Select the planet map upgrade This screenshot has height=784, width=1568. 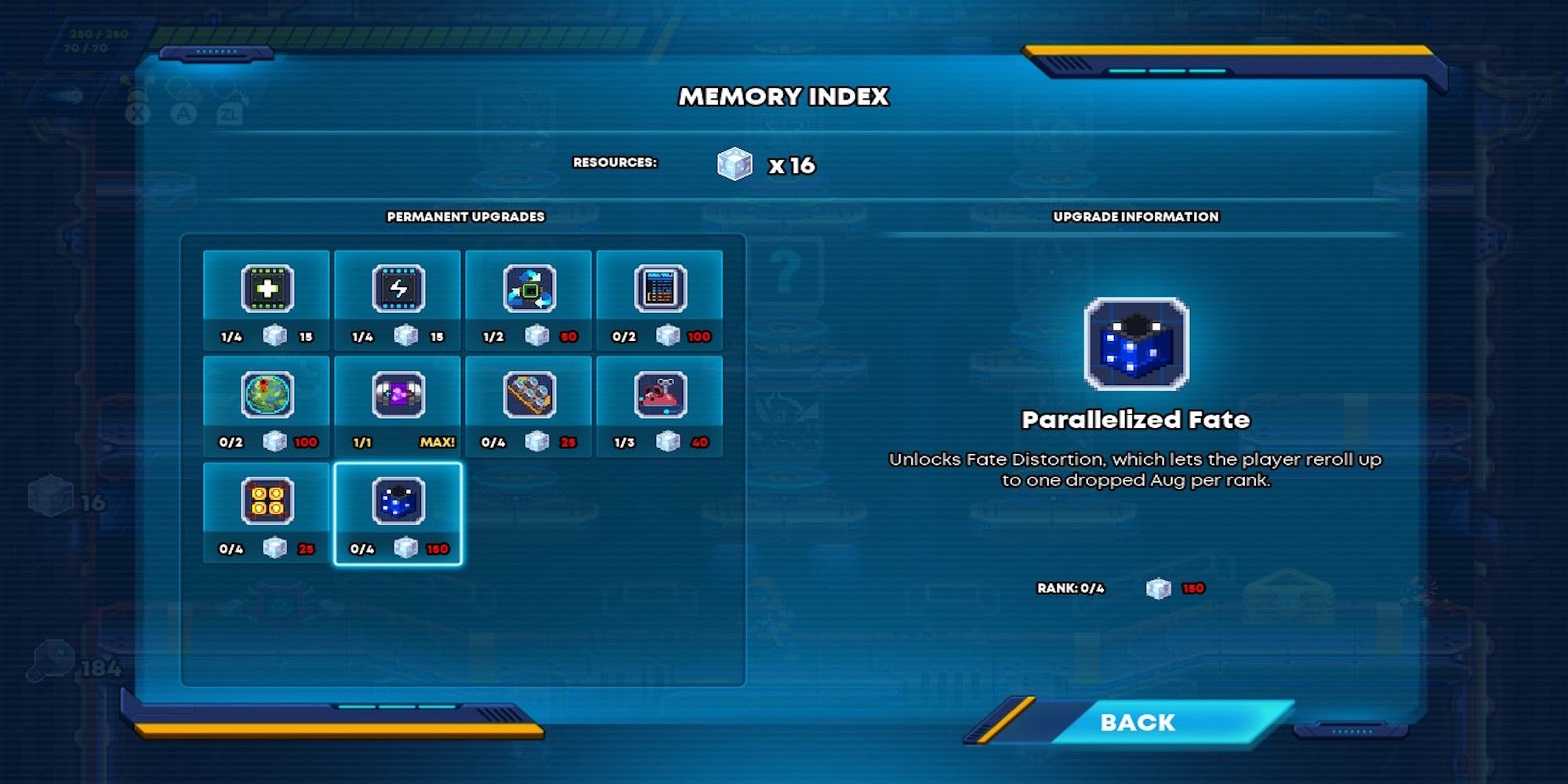[x=266, y=395]
